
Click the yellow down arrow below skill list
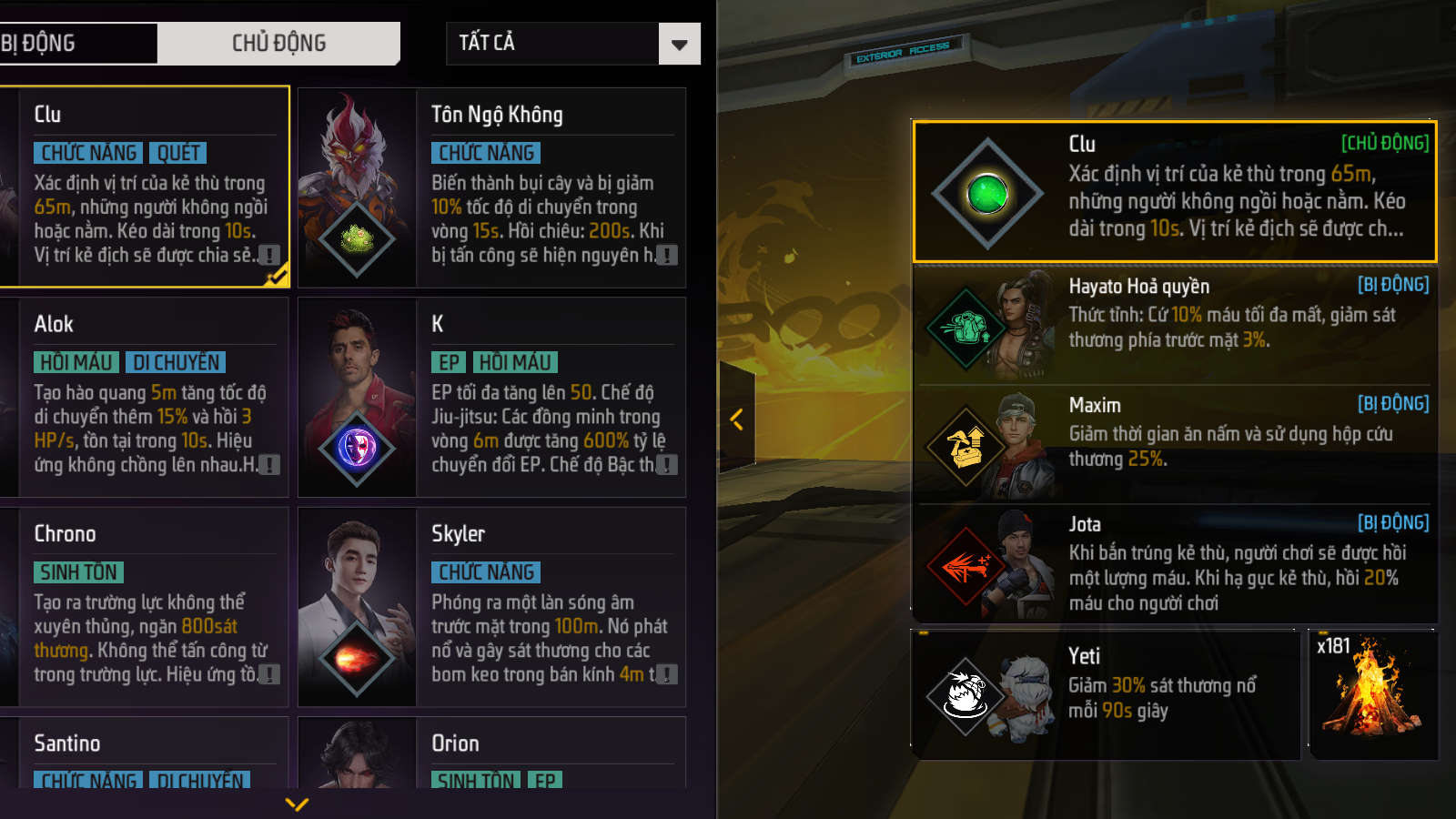(297, 804)
